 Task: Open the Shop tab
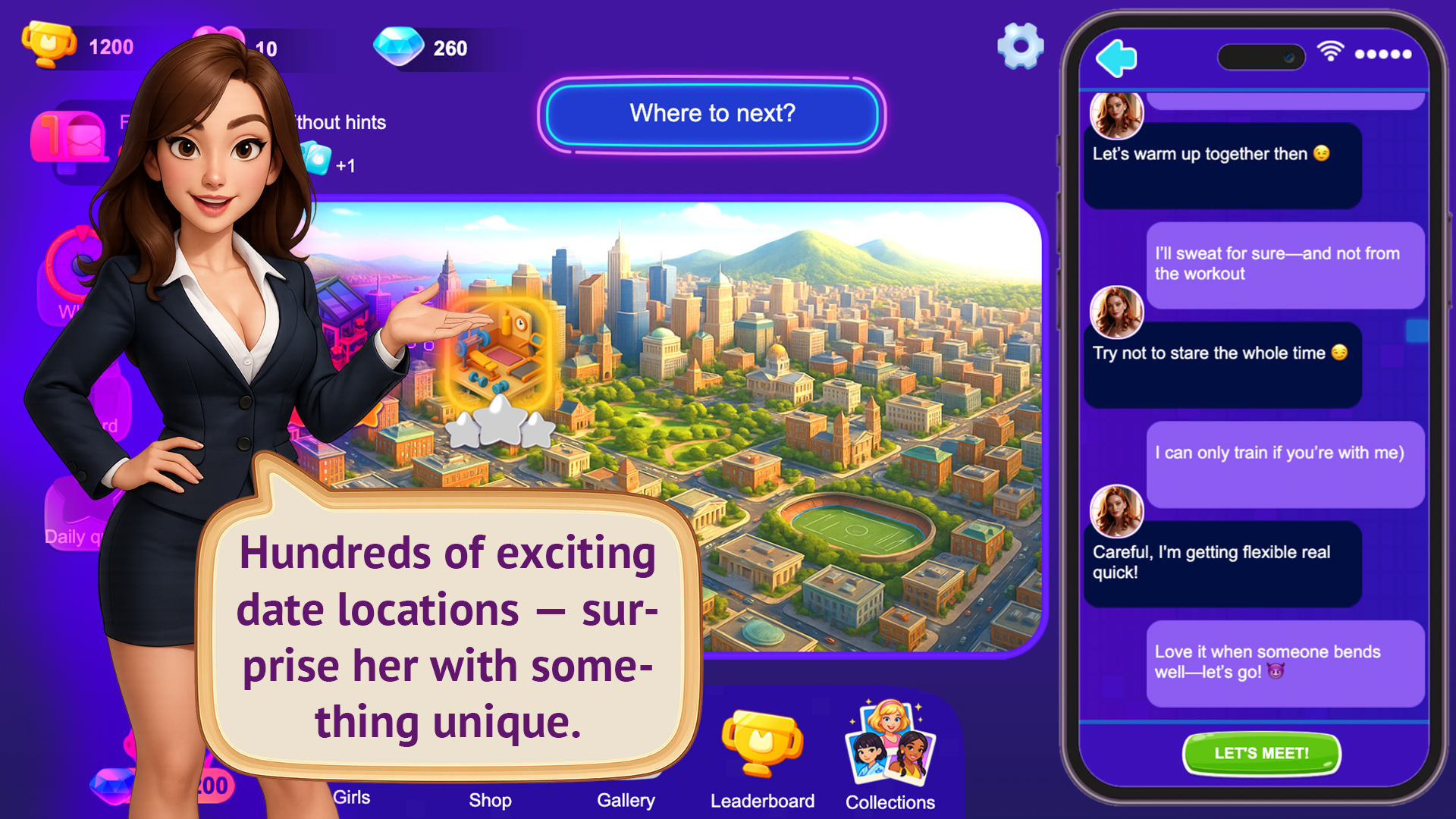pyautogui.click(x=489, y=799)
